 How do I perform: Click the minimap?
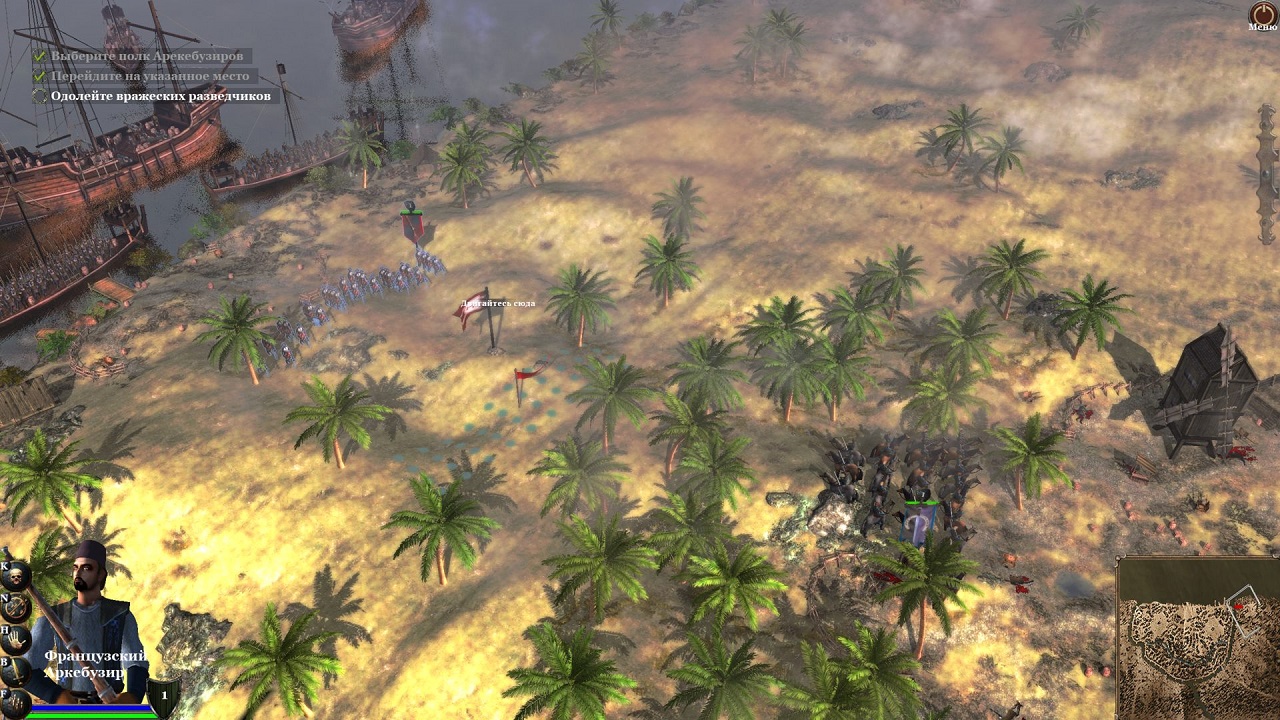(x=1198, y=638)
